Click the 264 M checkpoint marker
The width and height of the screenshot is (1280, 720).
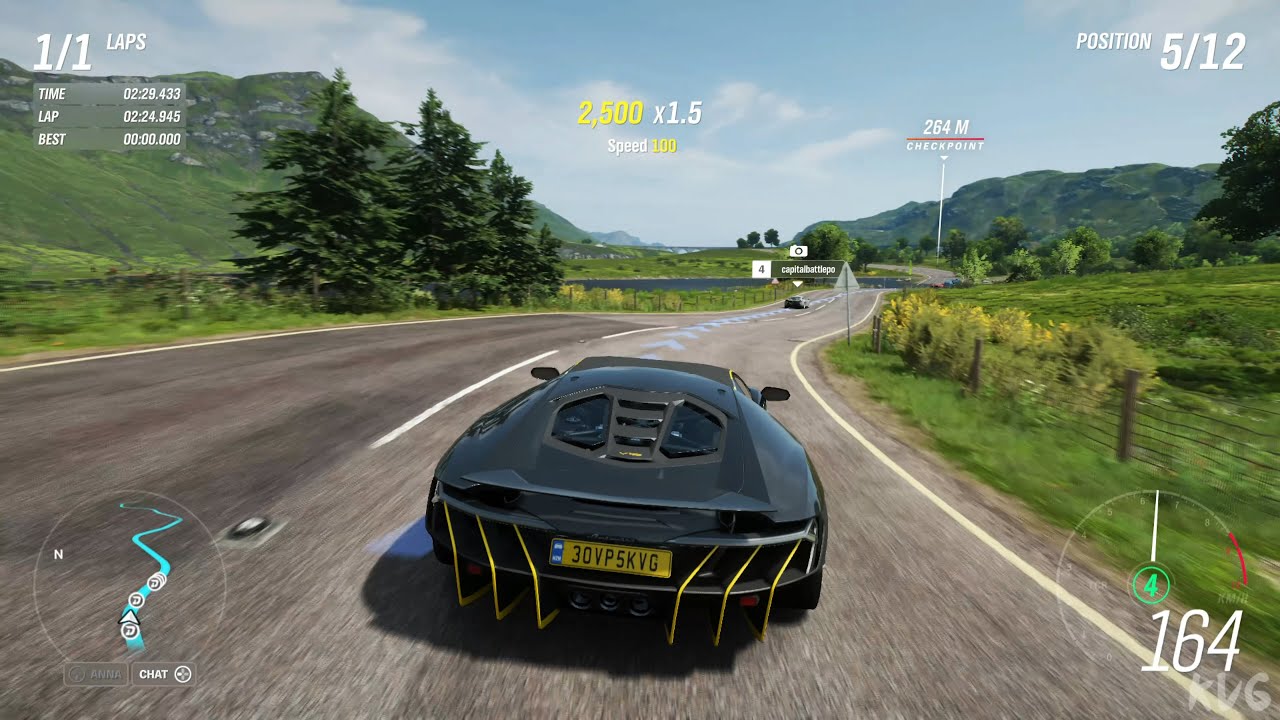(945, 134)
